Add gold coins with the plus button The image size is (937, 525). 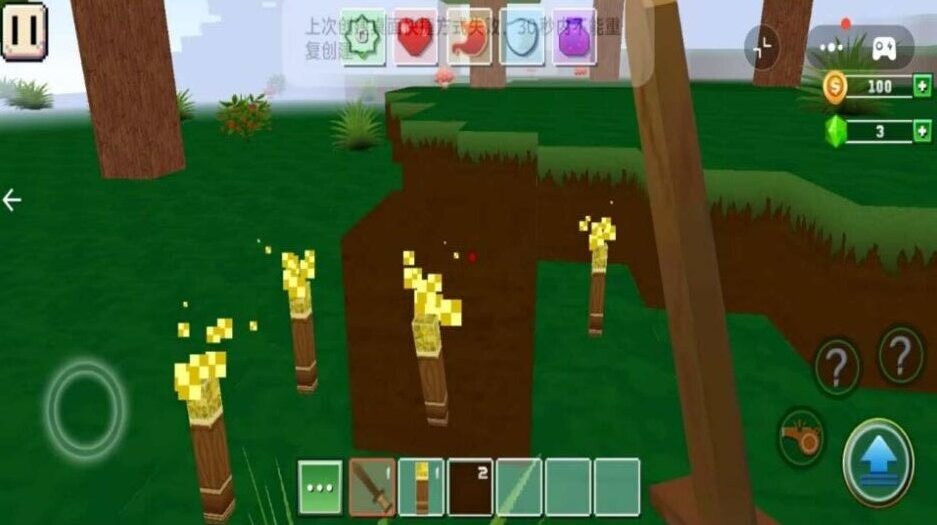[x=921, y=87]
